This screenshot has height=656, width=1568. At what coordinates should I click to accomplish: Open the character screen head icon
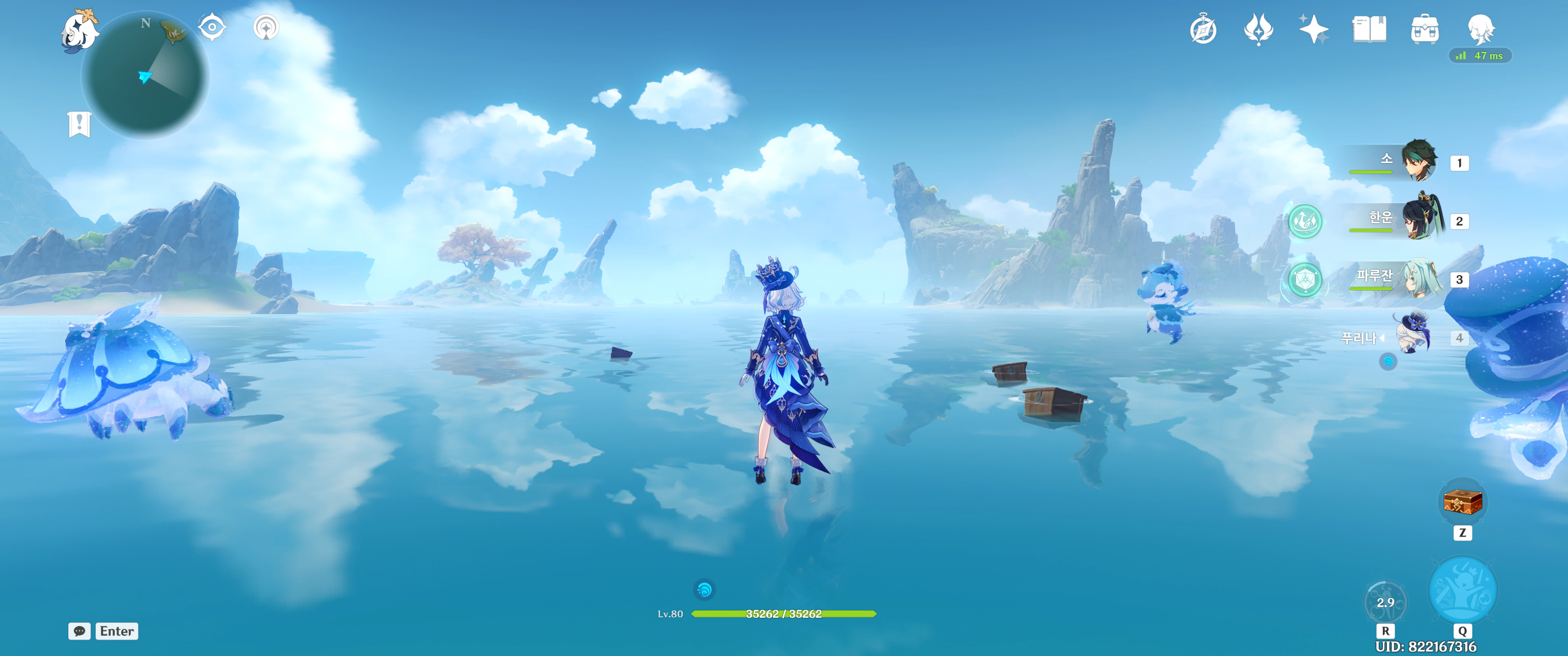click(x=1480, y=28)
